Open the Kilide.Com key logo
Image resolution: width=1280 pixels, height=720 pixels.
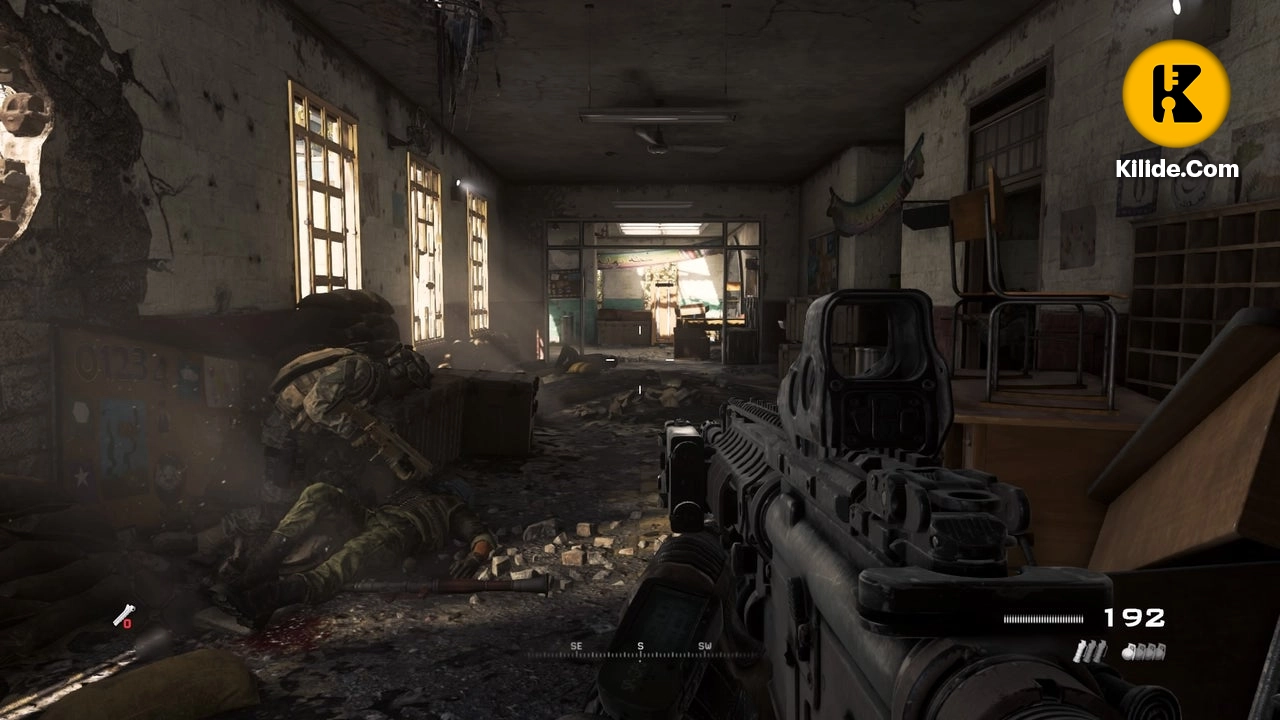click(1176, 94)
